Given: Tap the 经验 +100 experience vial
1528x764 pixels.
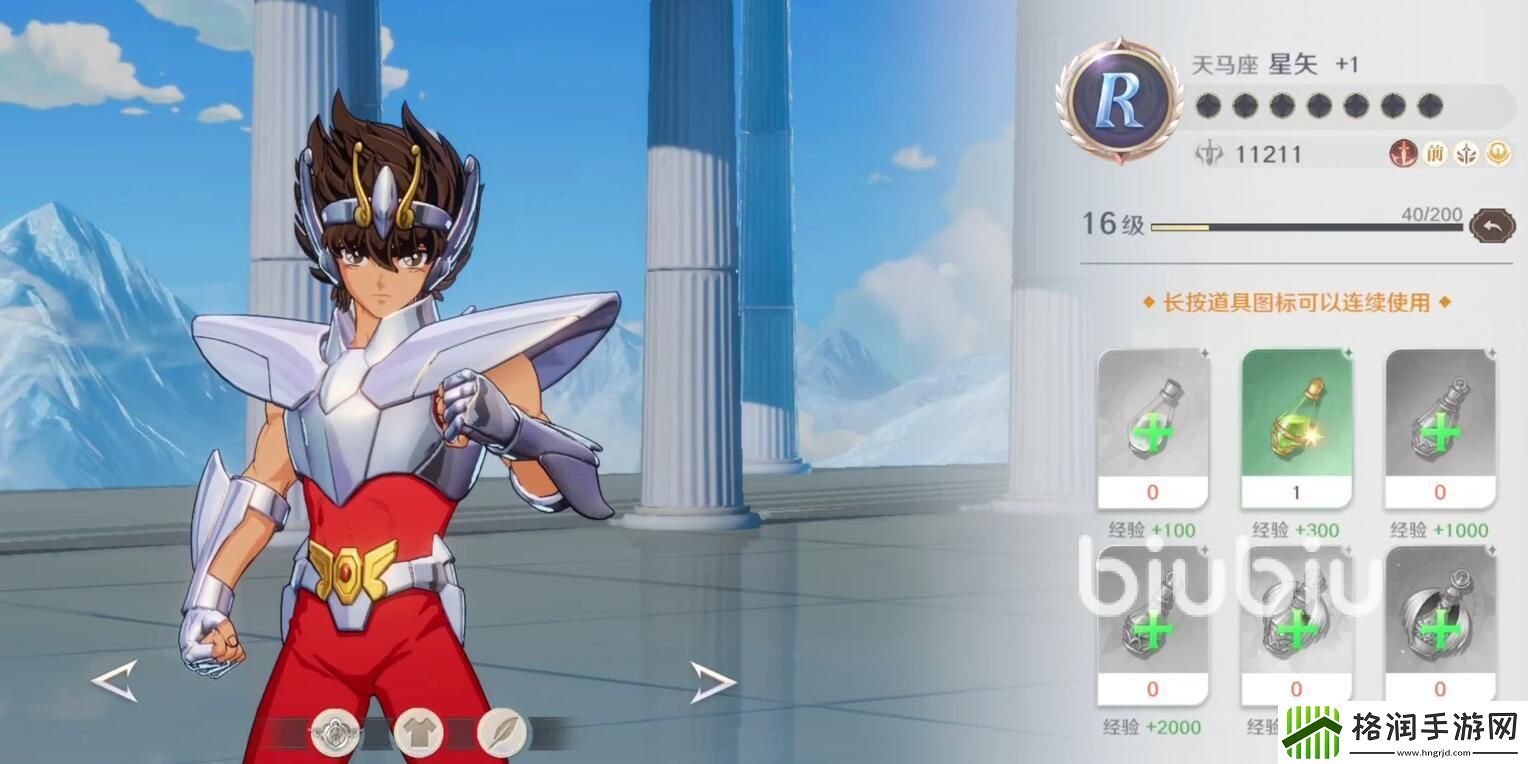Looking at the screenshot, I should (1152, 428).
